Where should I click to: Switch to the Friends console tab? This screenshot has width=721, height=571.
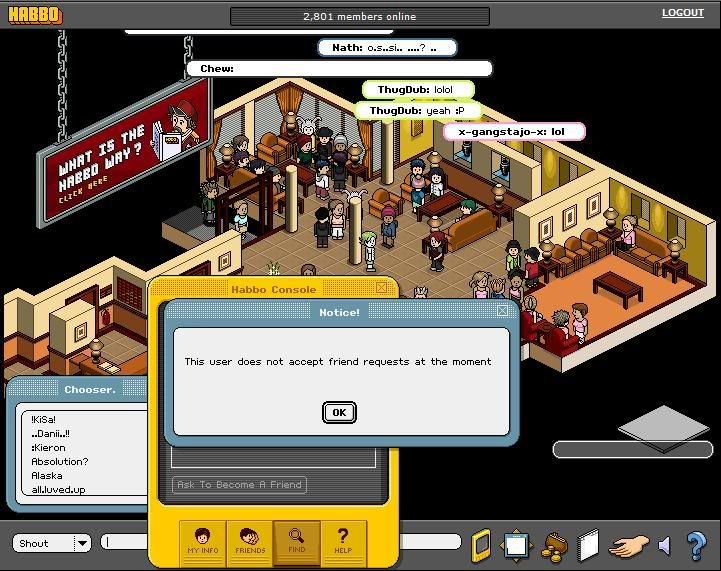(250, 541)
